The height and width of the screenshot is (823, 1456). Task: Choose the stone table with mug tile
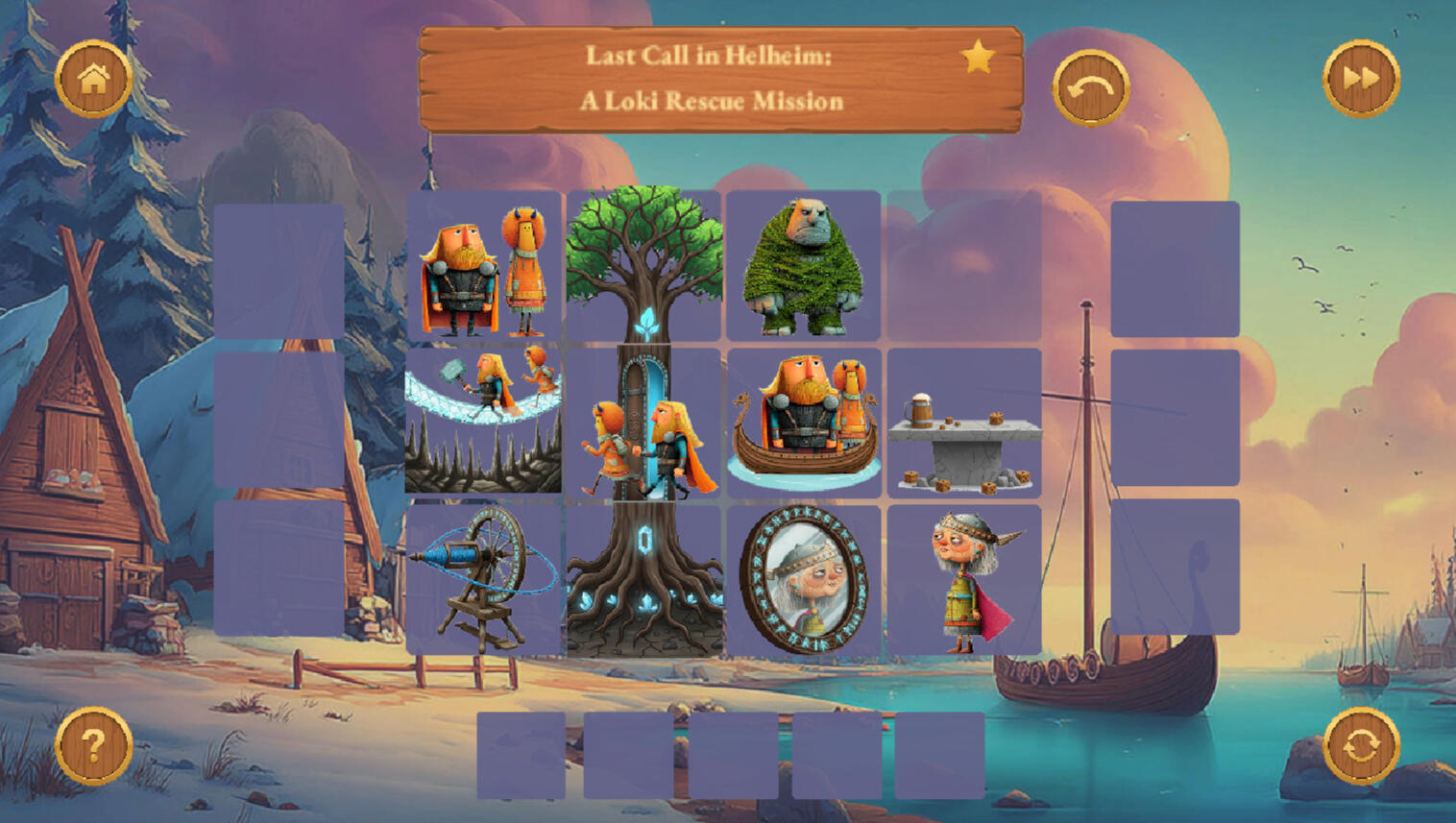[x=963, y=424]
